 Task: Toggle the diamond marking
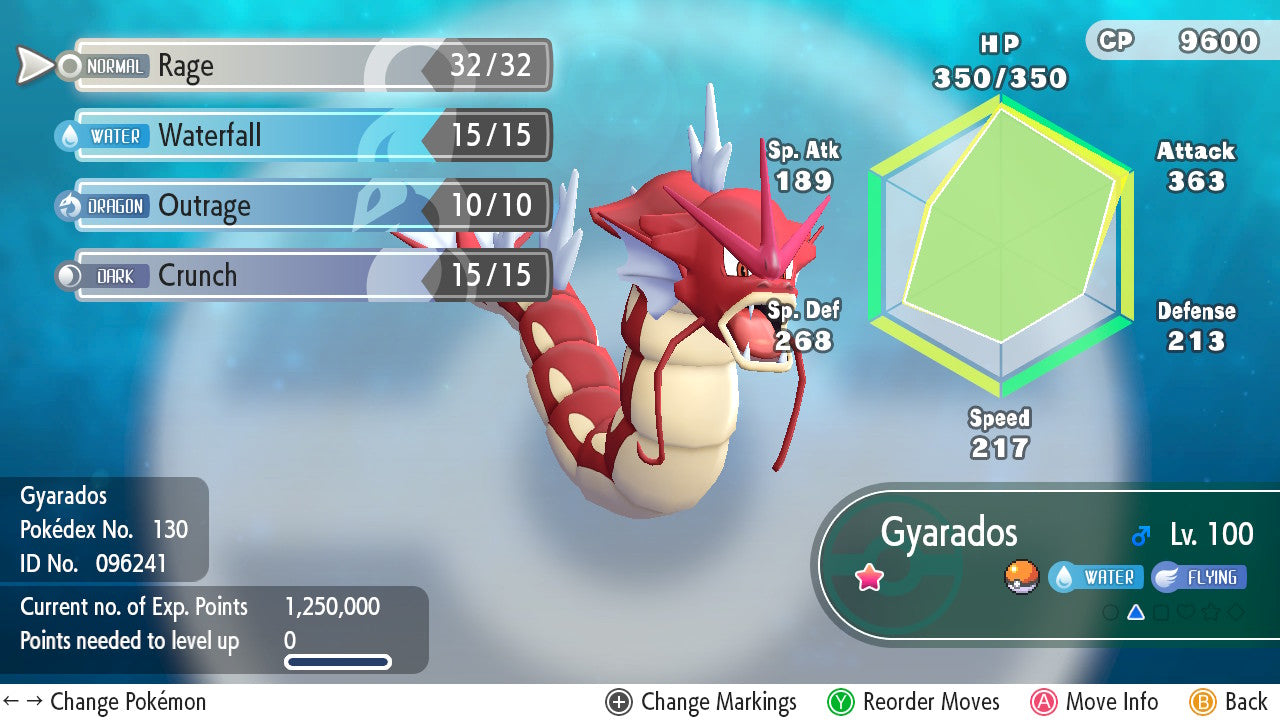tap(1237, 612)
